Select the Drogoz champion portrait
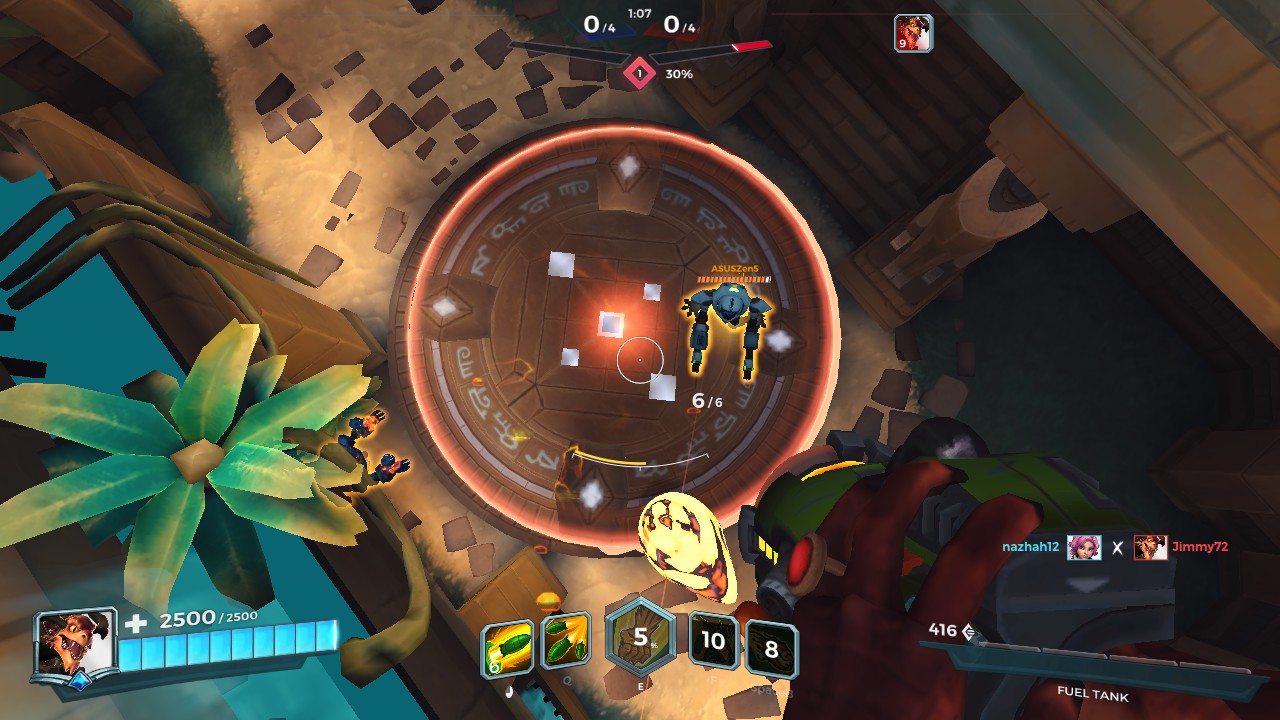1280x720 pixels. coord(75,645)
